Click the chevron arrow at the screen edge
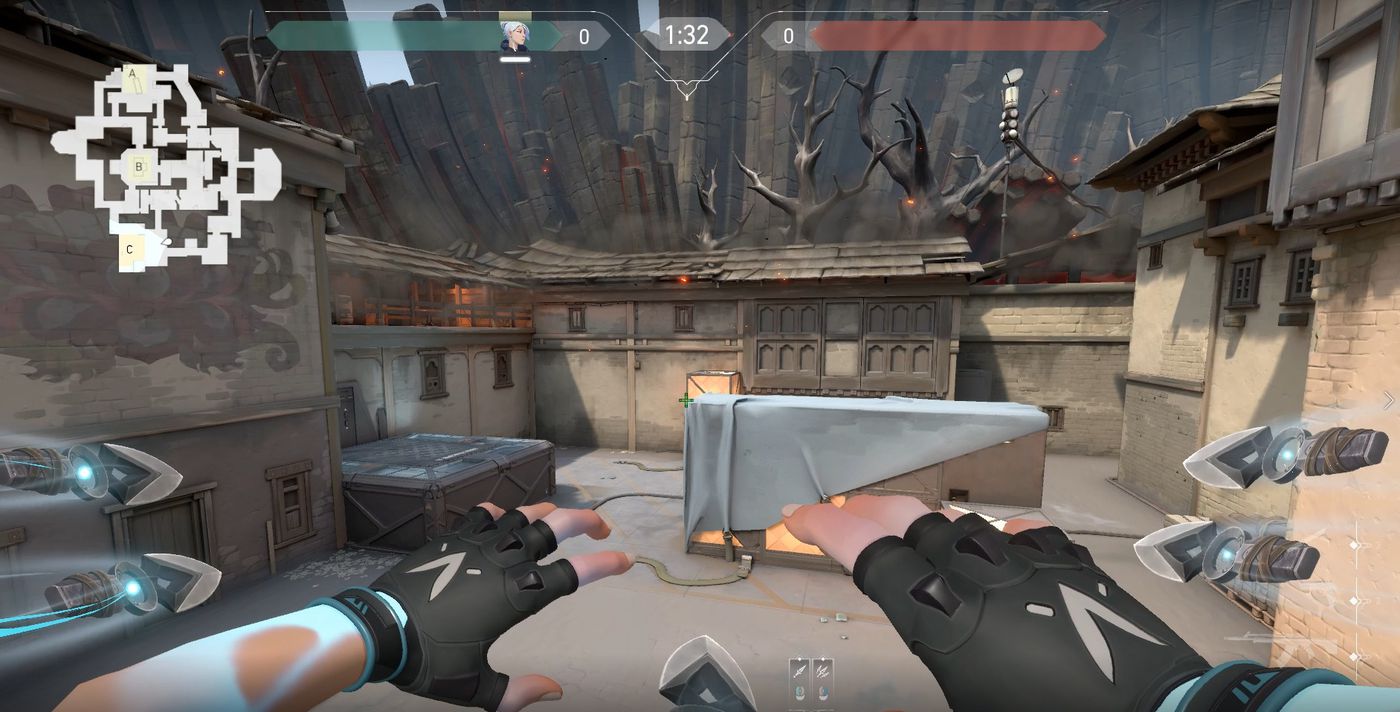The image size is (1400, 712). (1388, 400)
